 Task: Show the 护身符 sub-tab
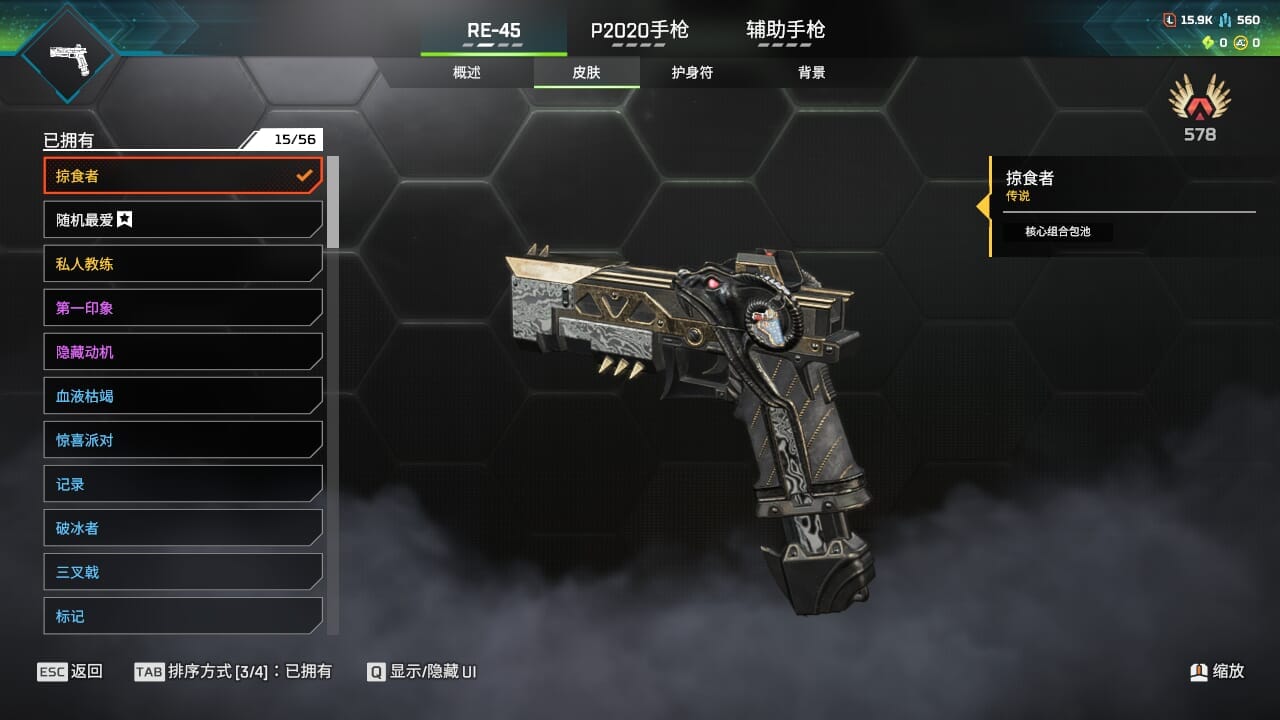[x=692, y=72]
